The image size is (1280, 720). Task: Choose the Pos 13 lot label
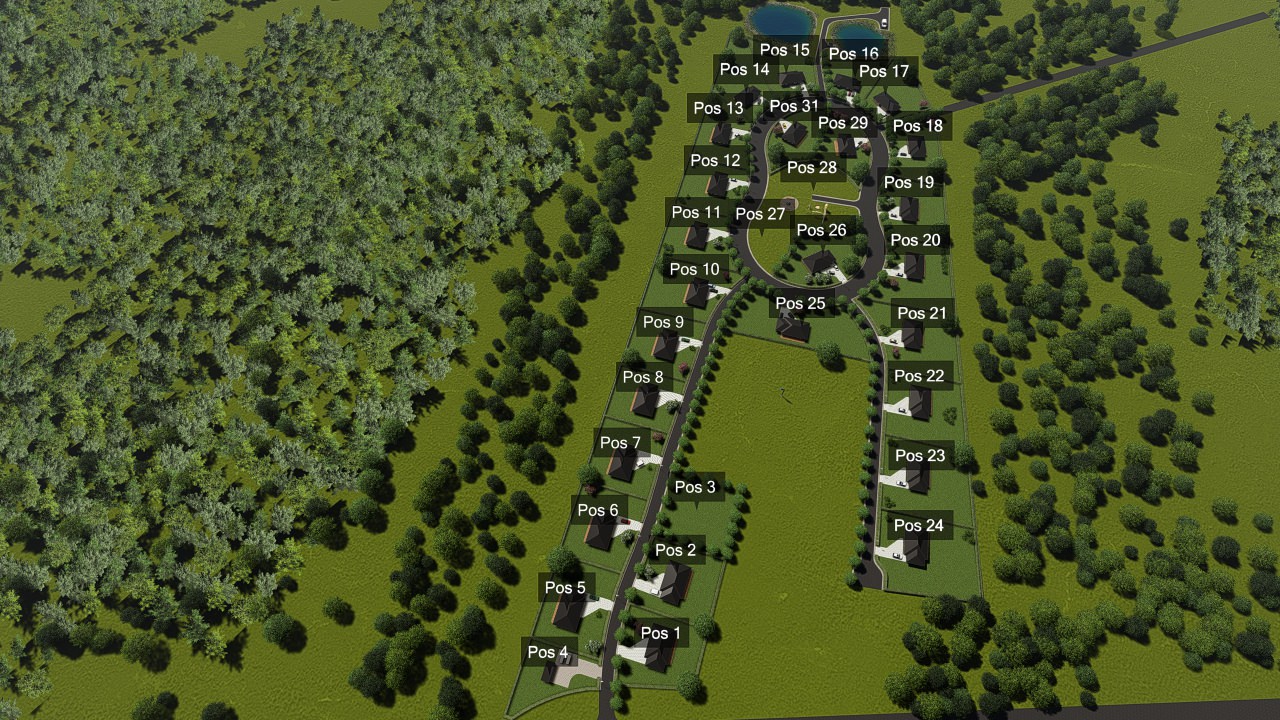click(x=719, y=108)
